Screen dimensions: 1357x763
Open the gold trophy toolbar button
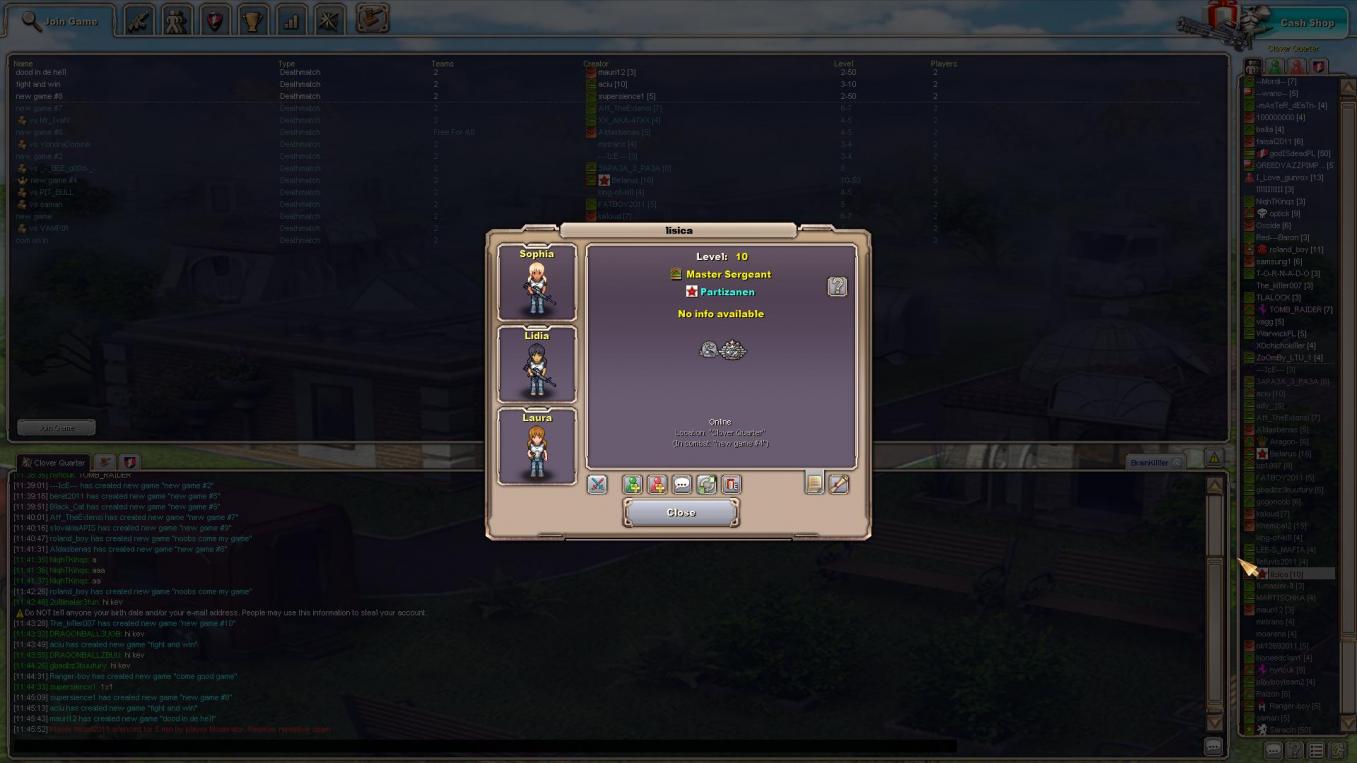(253, 20)
